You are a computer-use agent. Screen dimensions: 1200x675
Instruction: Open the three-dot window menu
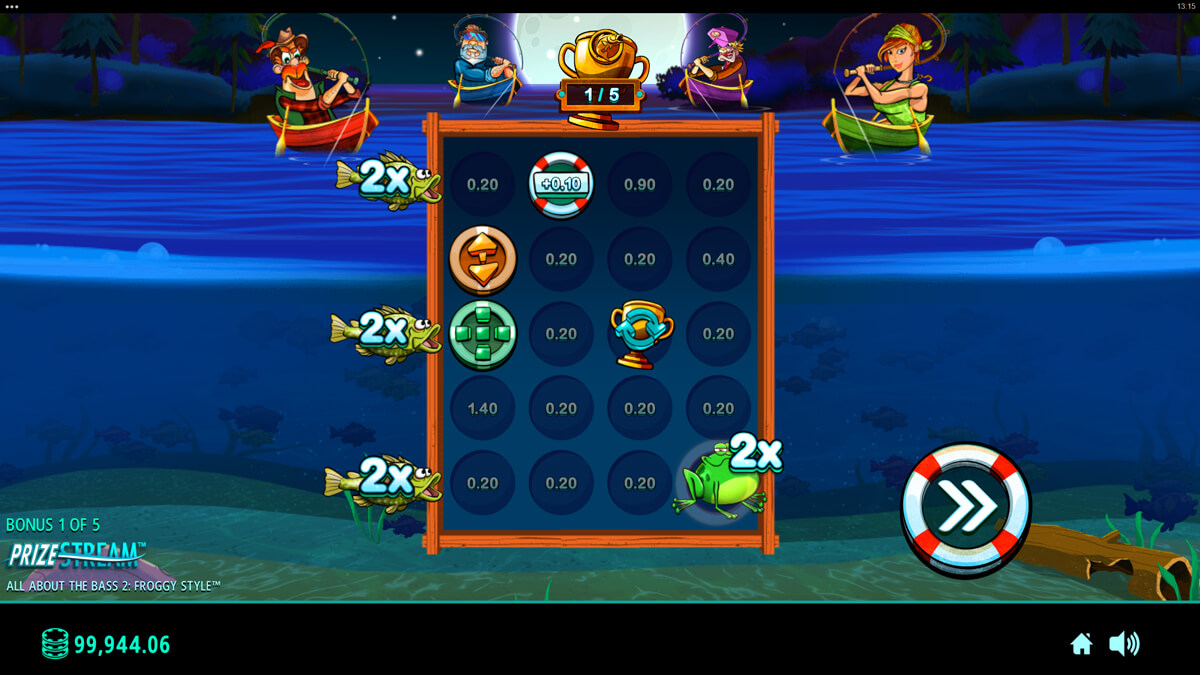tap(12, 6)
